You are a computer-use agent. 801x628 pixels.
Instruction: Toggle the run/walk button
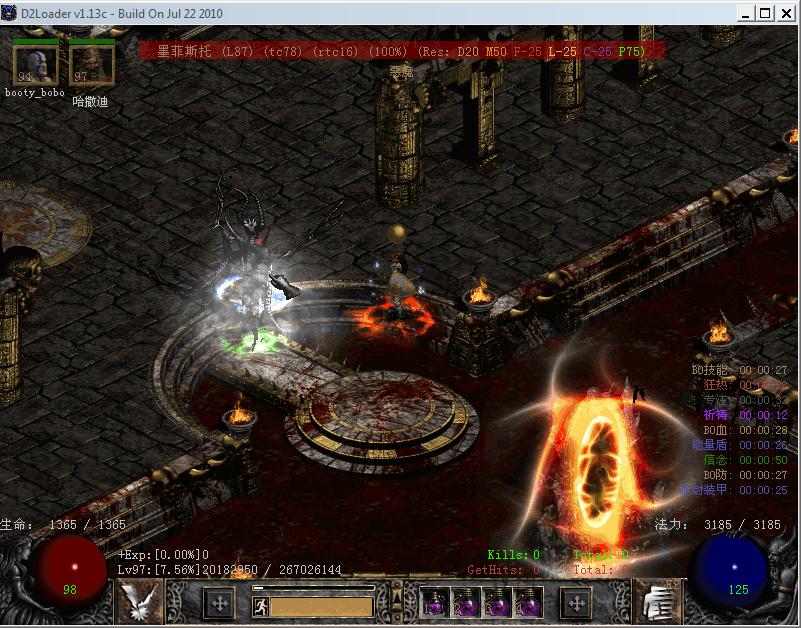coord(260,605)
